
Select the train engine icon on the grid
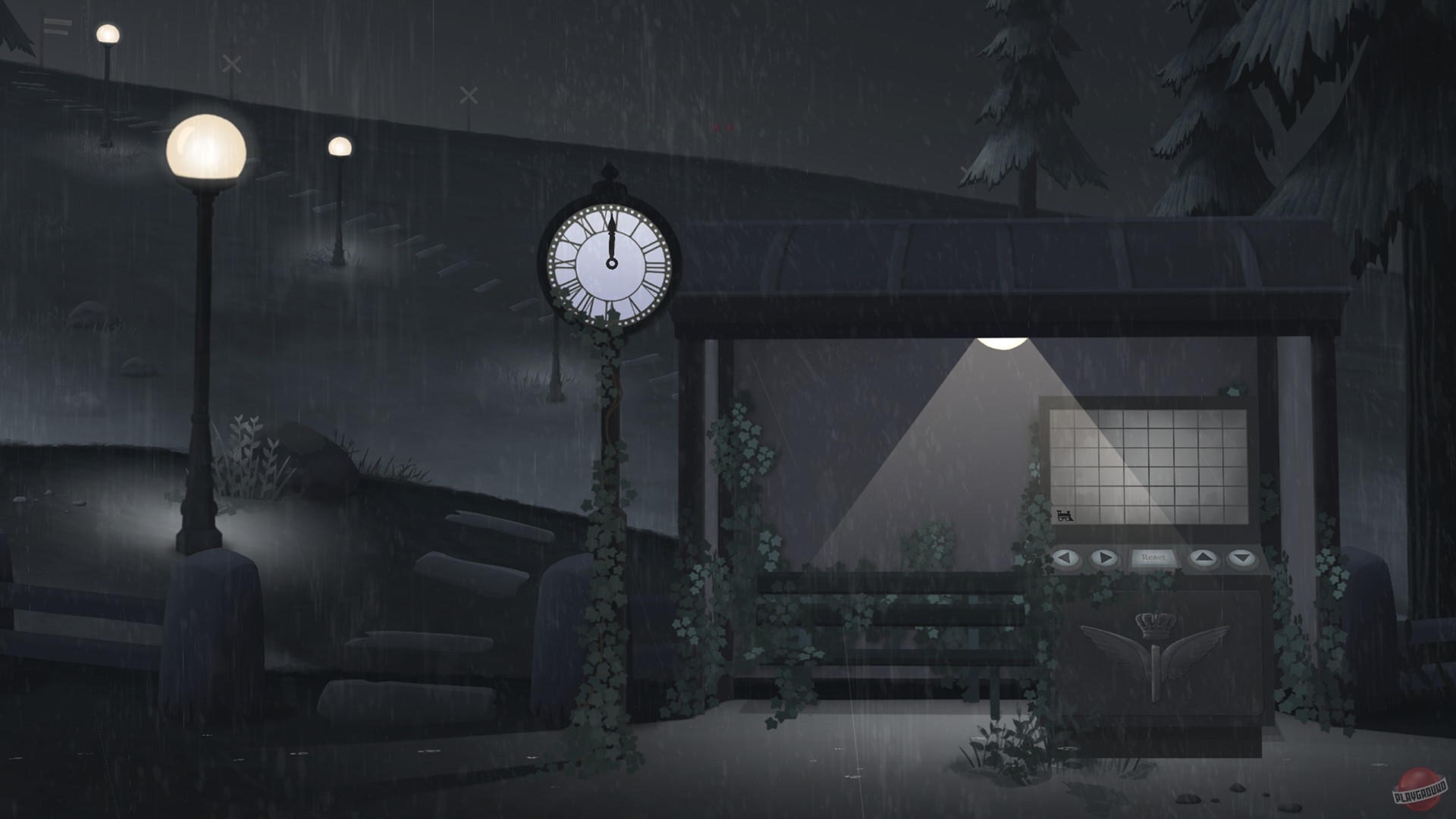coord(1065,516)
